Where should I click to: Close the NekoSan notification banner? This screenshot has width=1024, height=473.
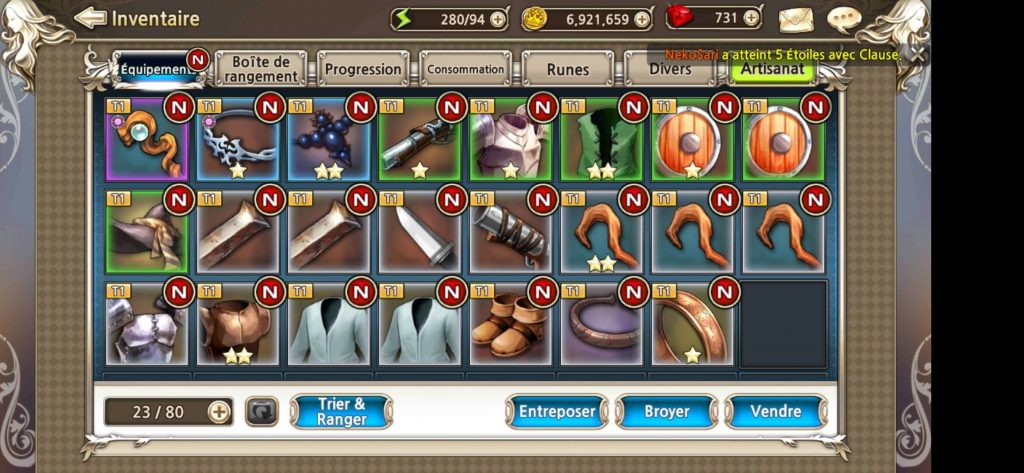(917, 55)
